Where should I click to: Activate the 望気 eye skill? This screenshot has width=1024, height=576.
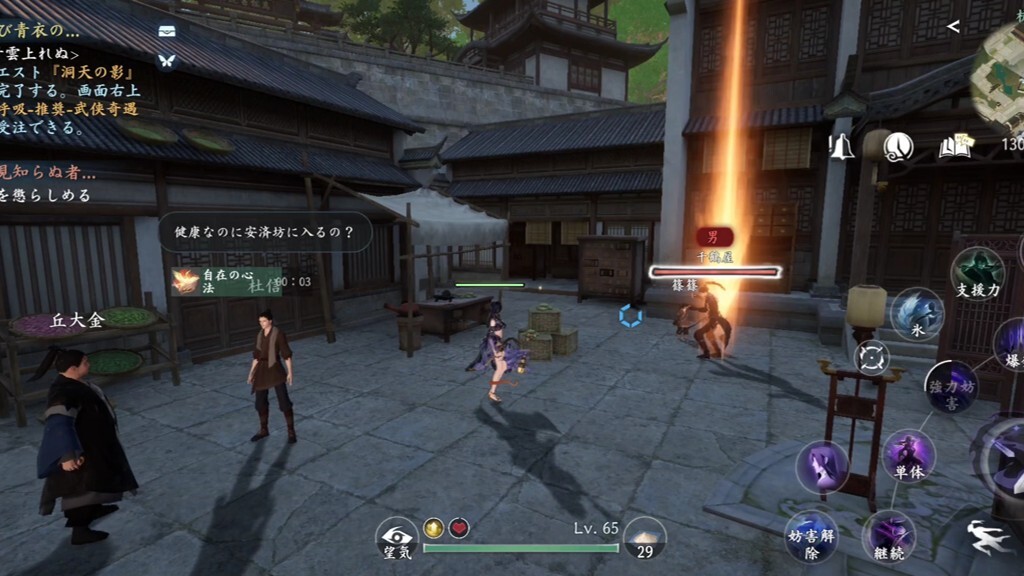click(x=396, y=537)
